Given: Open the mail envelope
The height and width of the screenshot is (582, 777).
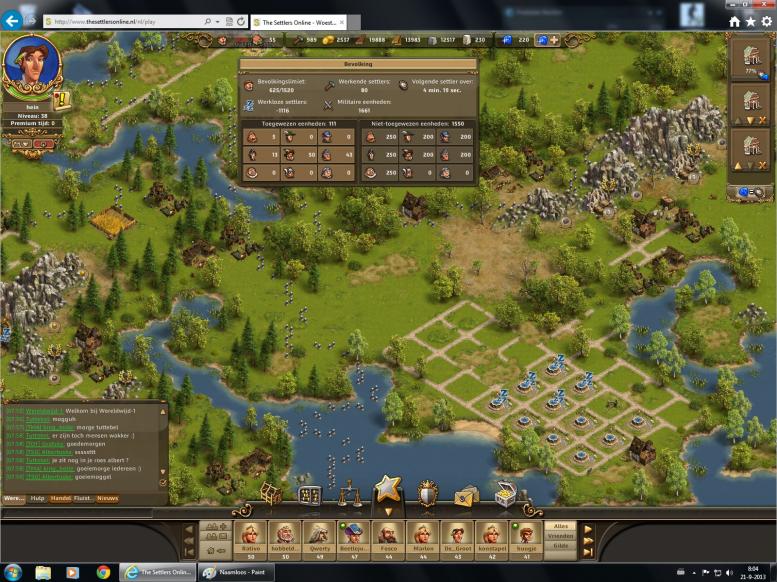Looking at the screenshot, I should [466, 496].
